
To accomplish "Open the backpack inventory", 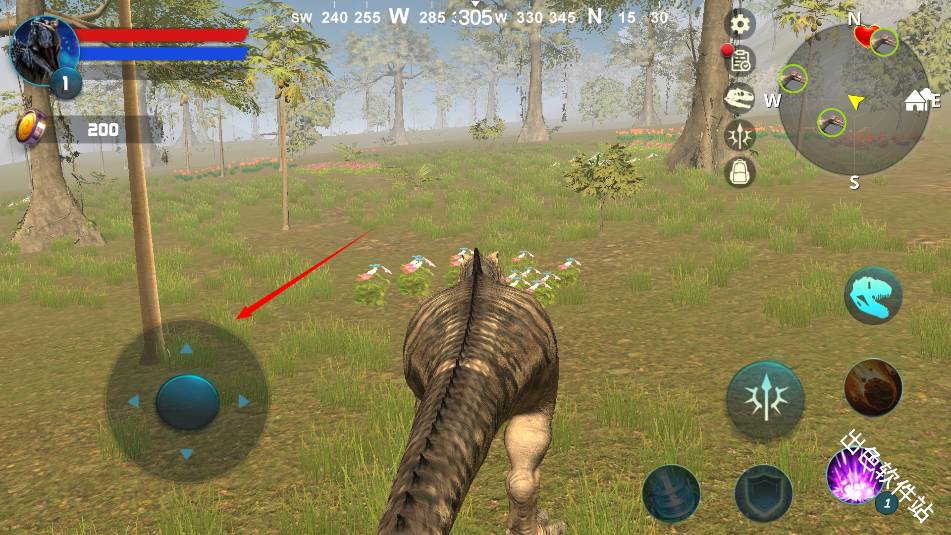I will coord(740,173).
